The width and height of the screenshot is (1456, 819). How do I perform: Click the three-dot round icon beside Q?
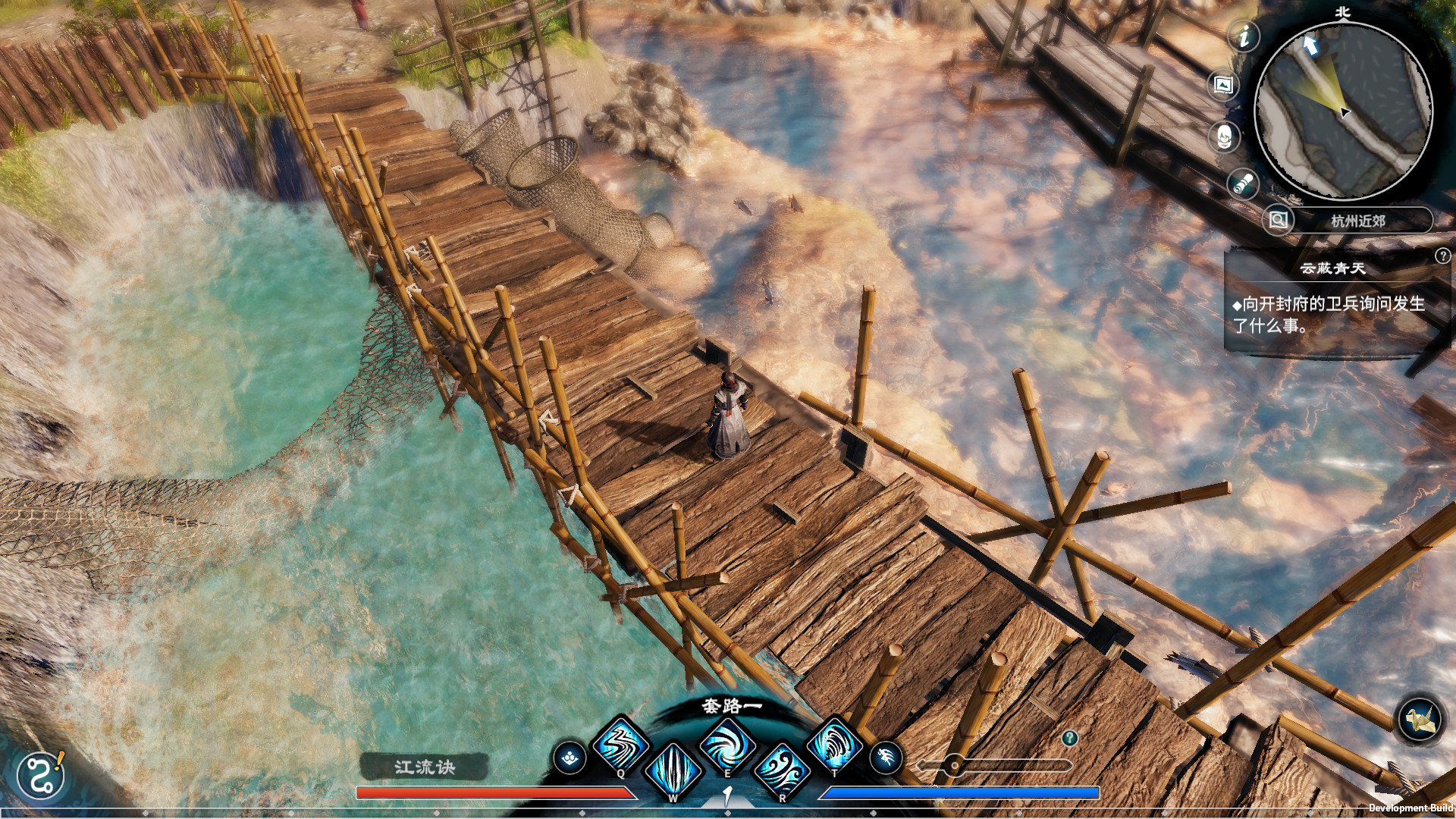coord(570,757)
